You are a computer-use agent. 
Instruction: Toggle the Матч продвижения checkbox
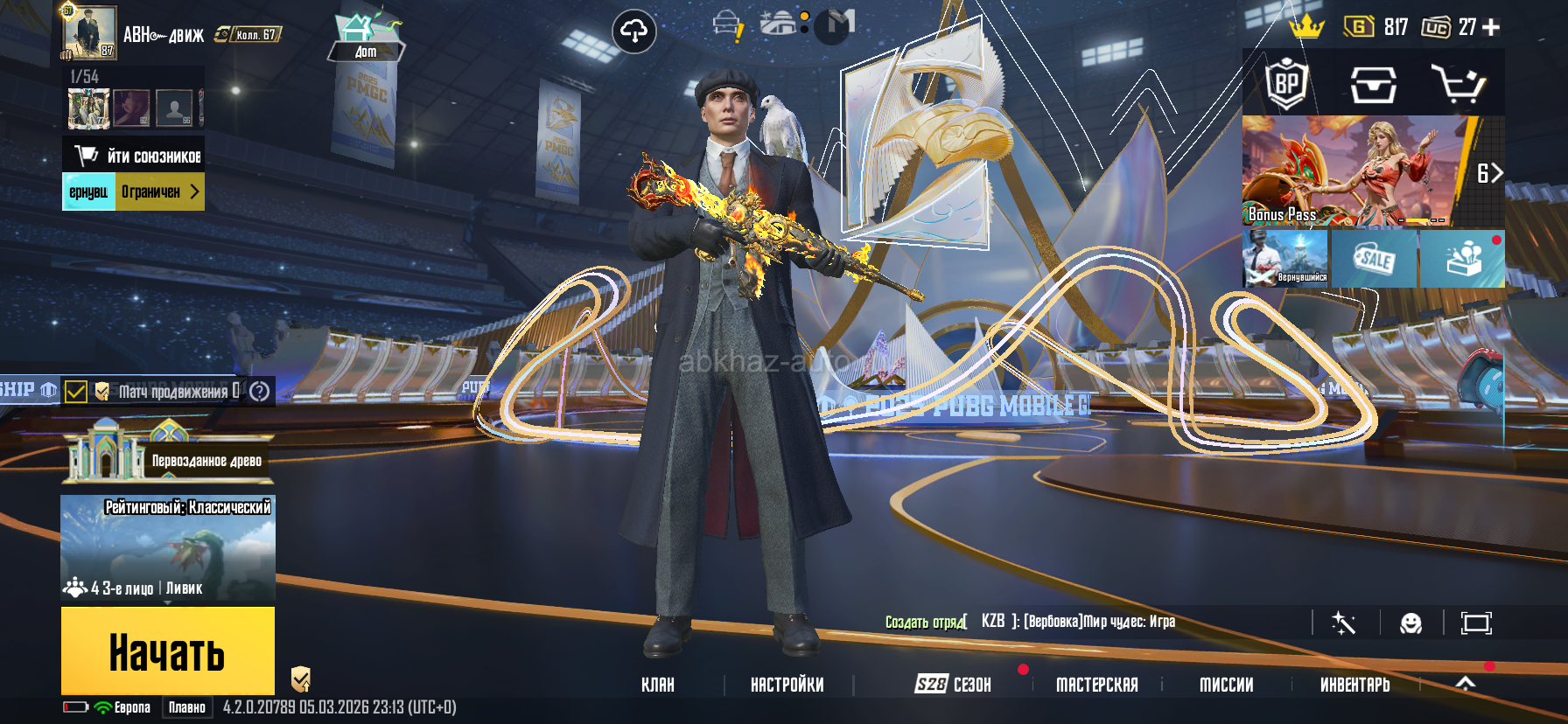click(x=76, y=391)
